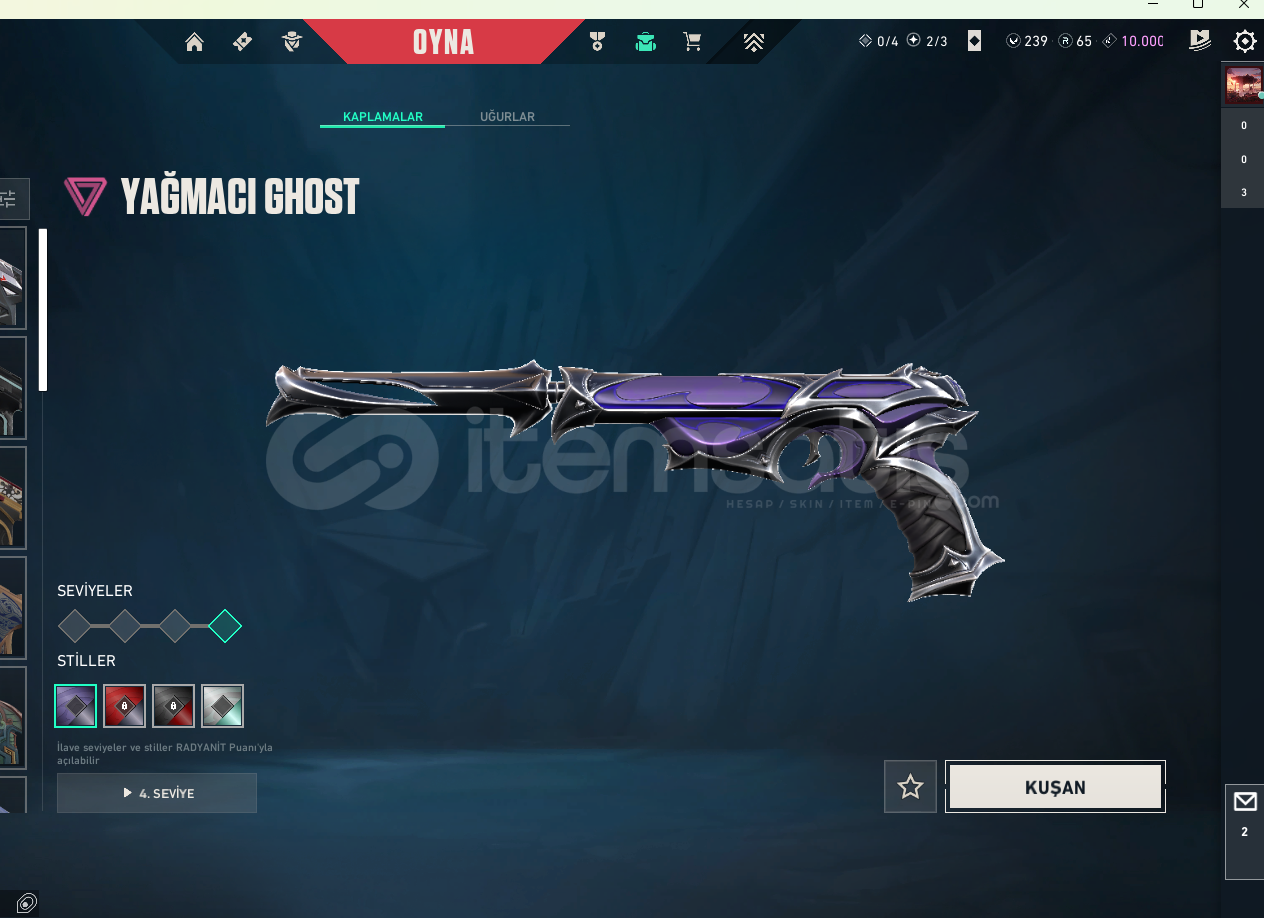The image size is (1264, 918).
Task: Play the 4. SEVİYE preview
Action: (157, 793)
